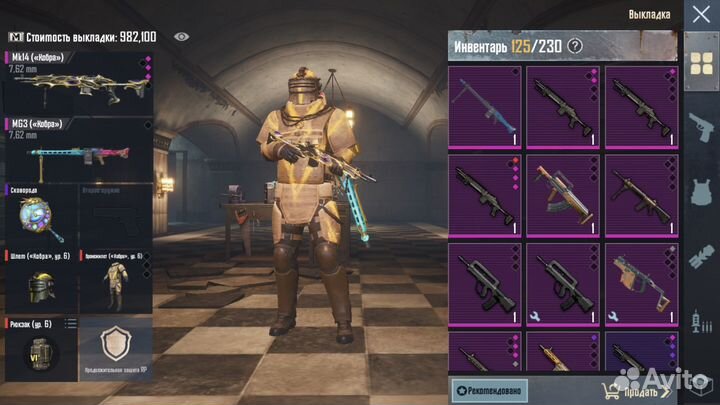Click the Рекомендовано button
This screenshot has width=720, height=405.
(489, 390)
